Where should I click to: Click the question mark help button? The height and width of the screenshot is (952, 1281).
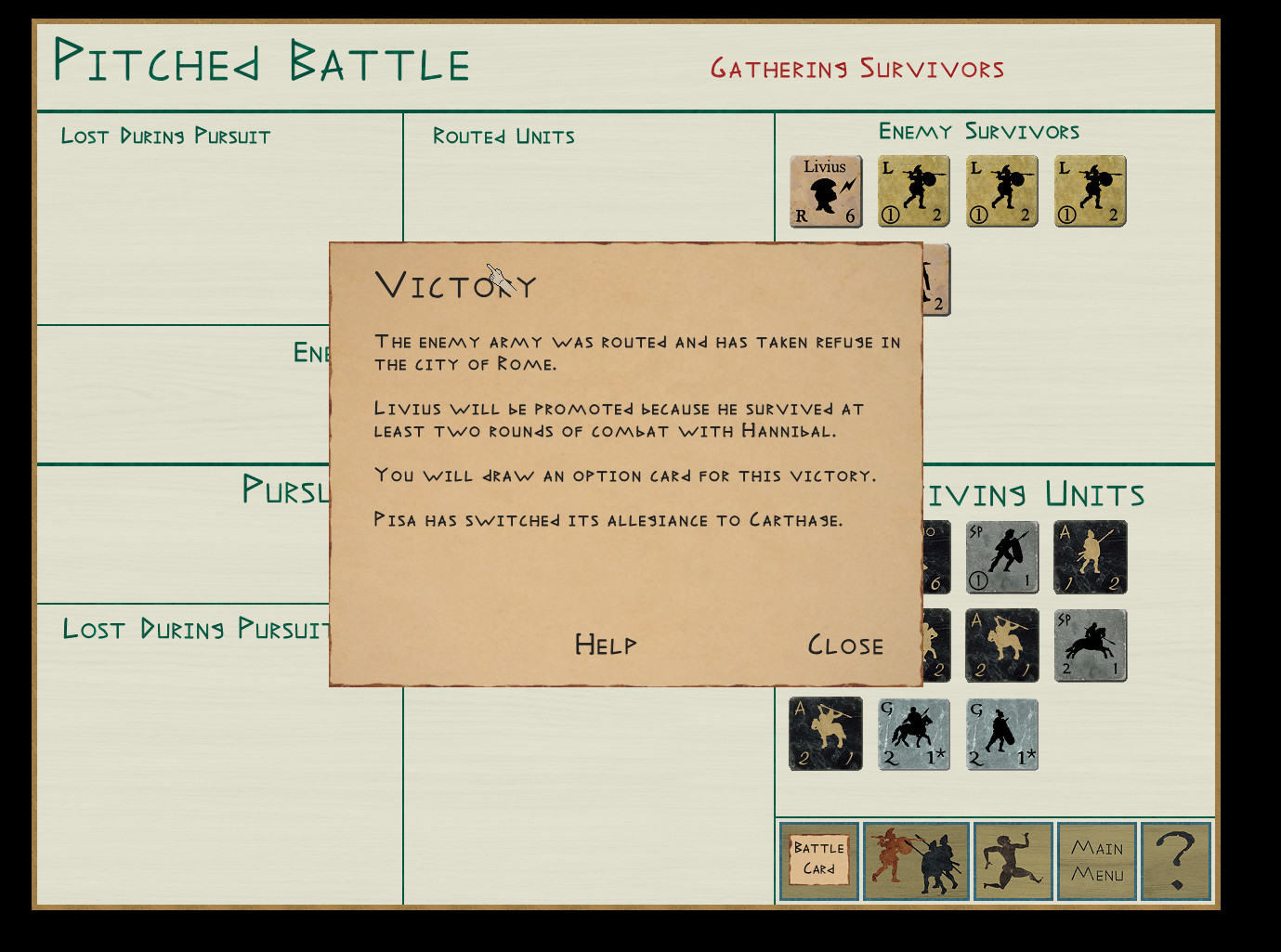click(1176, 861)
